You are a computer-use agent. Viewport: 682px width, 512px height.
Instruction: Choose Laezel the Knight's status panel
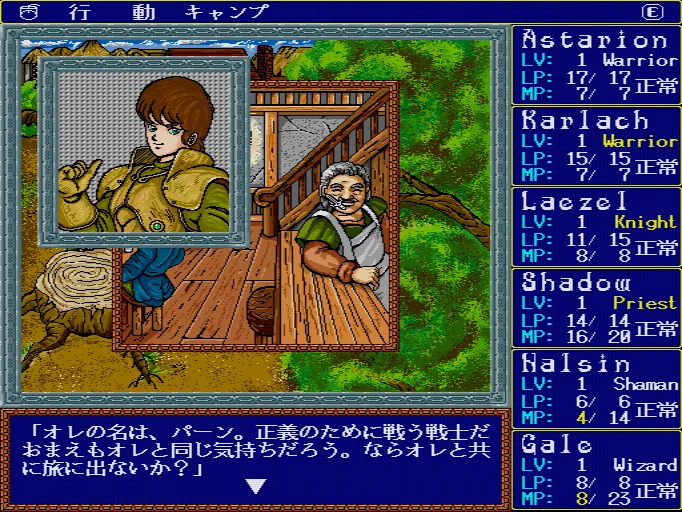(x=597, y=226)
